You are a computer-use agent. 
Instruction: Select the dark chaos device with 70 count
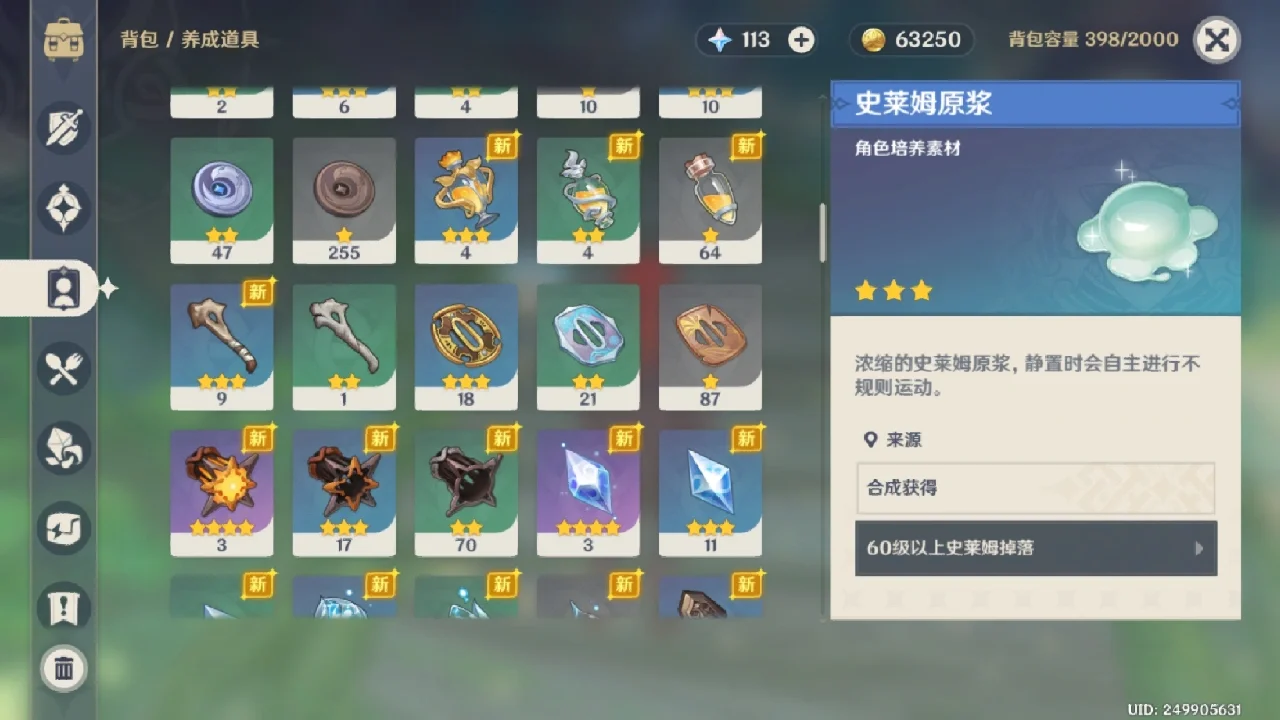point(465,492)
